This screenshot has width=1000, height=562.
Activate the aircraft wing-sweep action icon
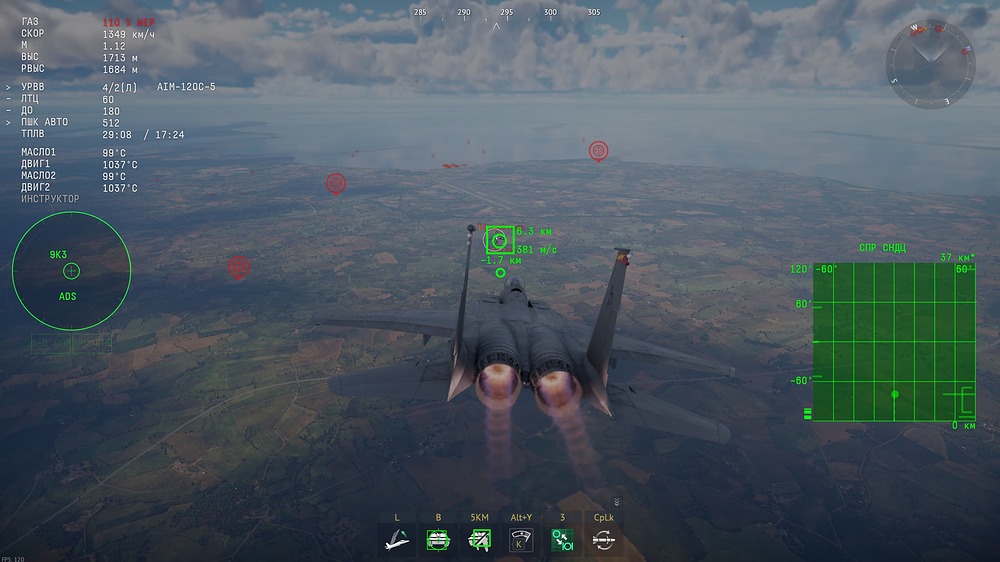coord(397,540)
